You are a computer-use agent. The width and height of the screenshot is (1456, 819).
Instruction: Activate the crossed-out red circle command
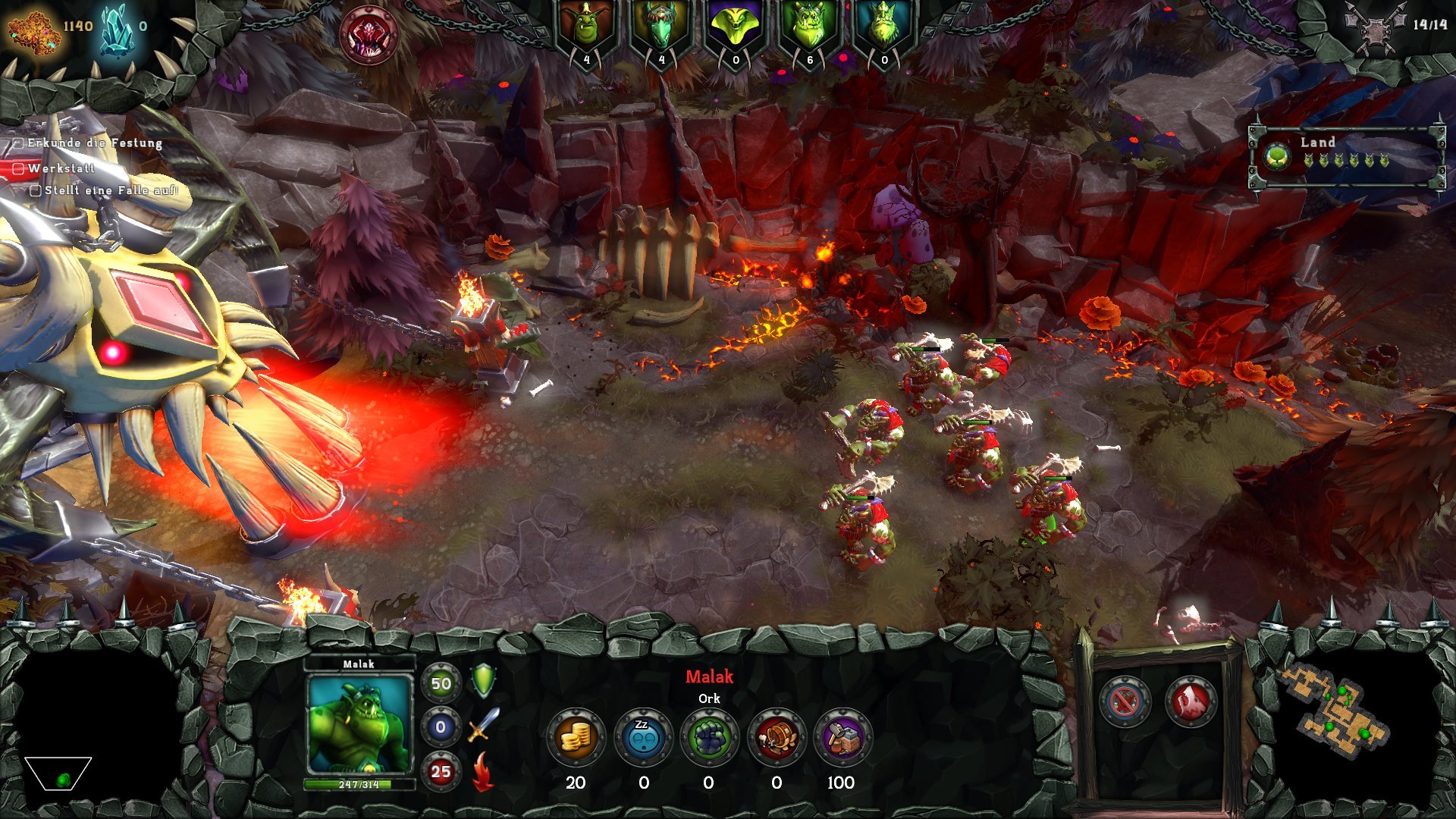click(1125, 701)
